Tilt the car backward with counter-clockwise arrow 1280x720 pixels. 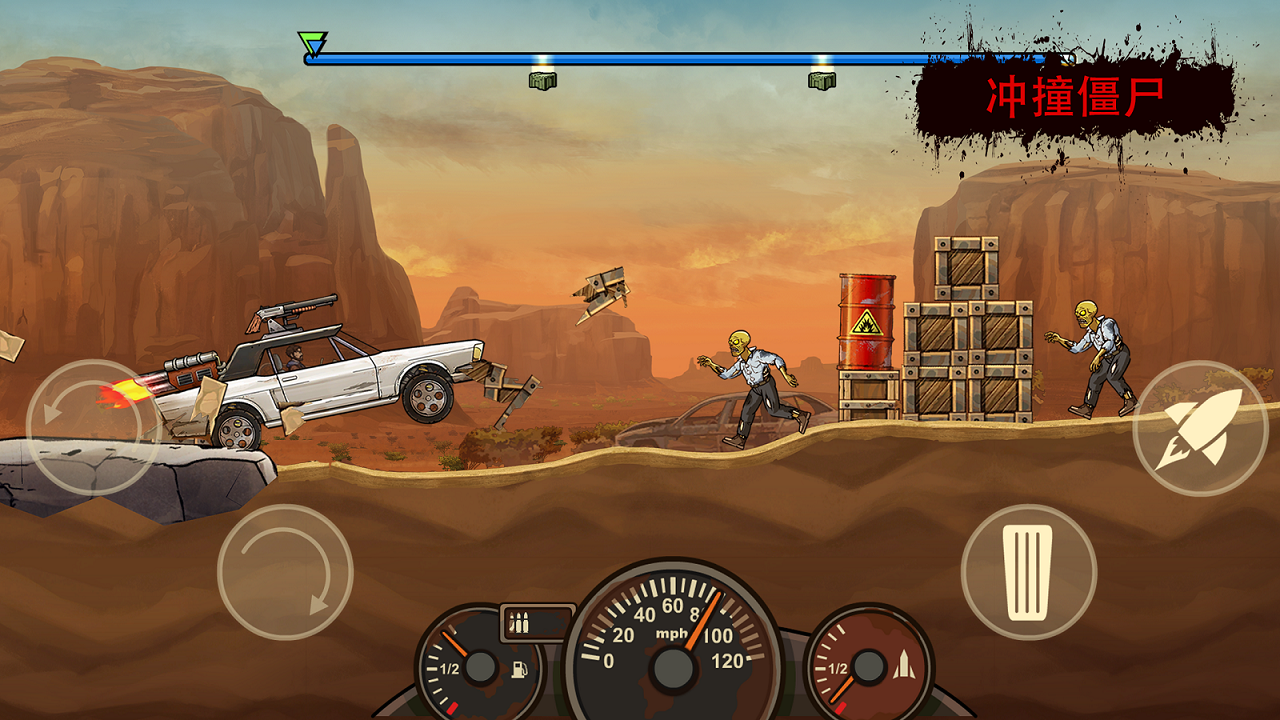point(92,427)
